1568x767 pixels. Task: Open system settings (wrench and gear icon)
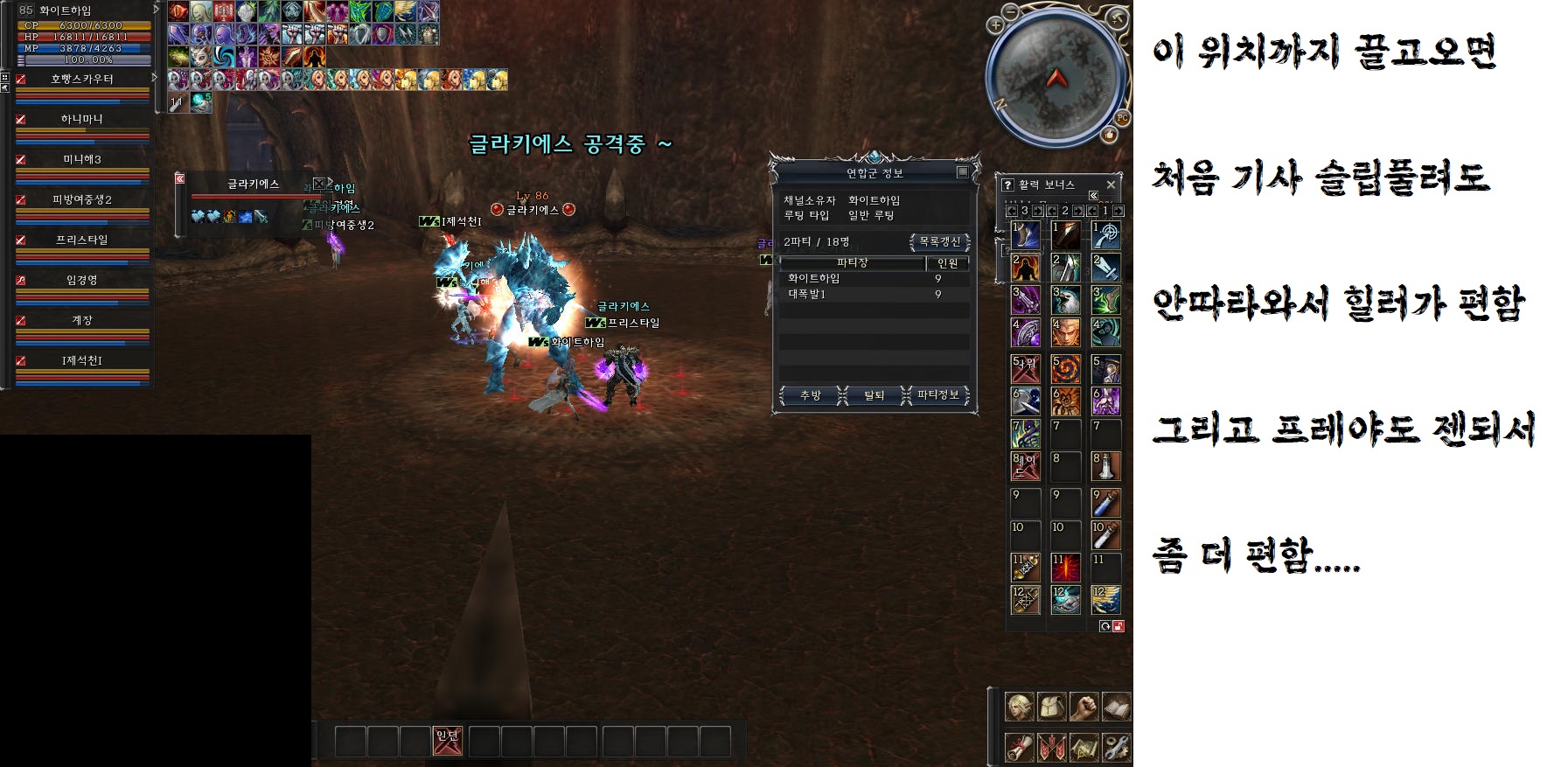1116,748
